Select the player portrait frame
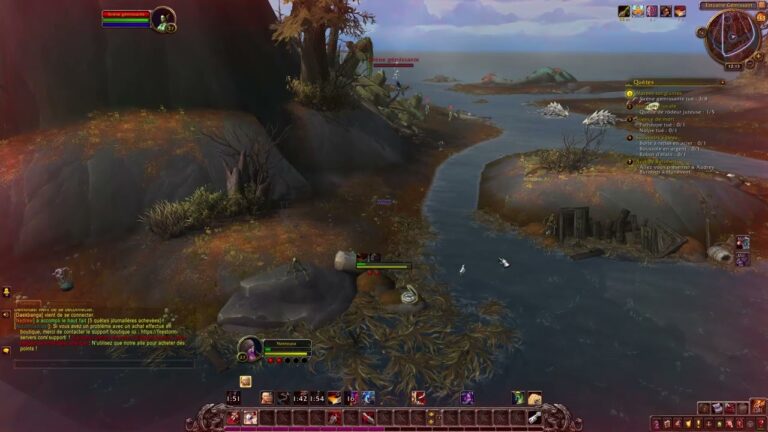Image resolution: width=768 pixels, height=432 pixels. pyautogui.click(x=163, y=19)
